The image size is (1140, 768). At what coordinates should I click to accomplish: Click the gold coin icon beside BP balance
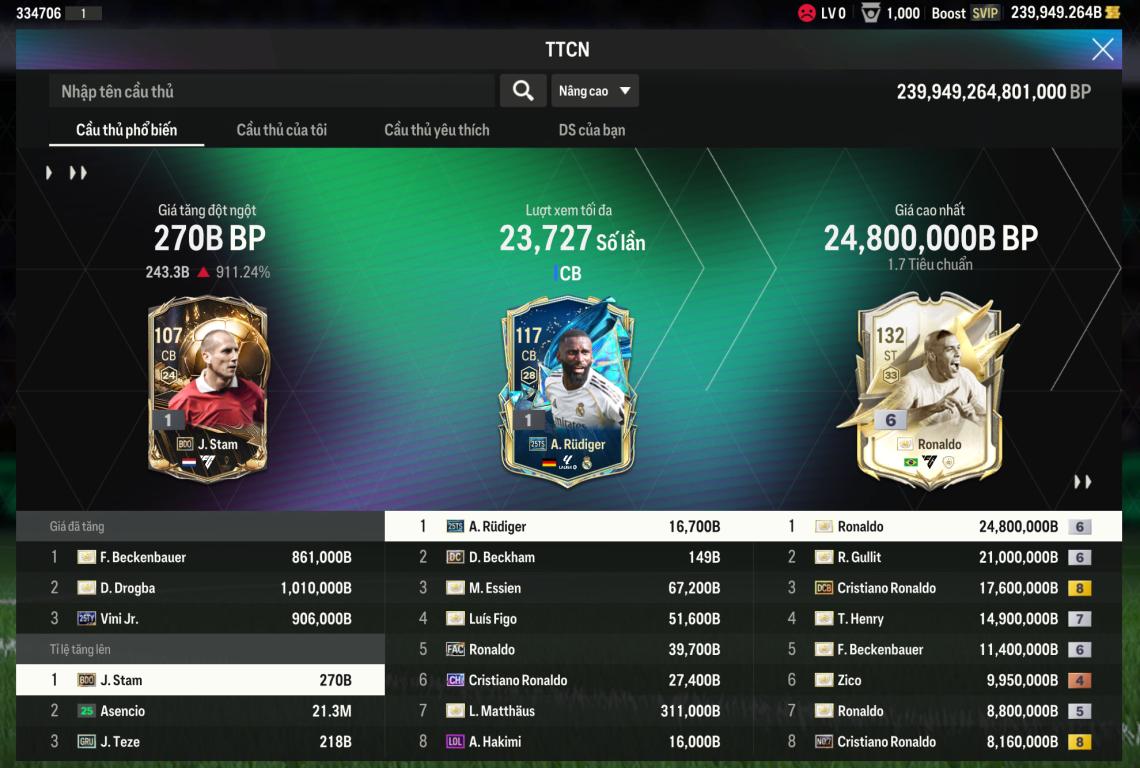tap(1112, 13)
